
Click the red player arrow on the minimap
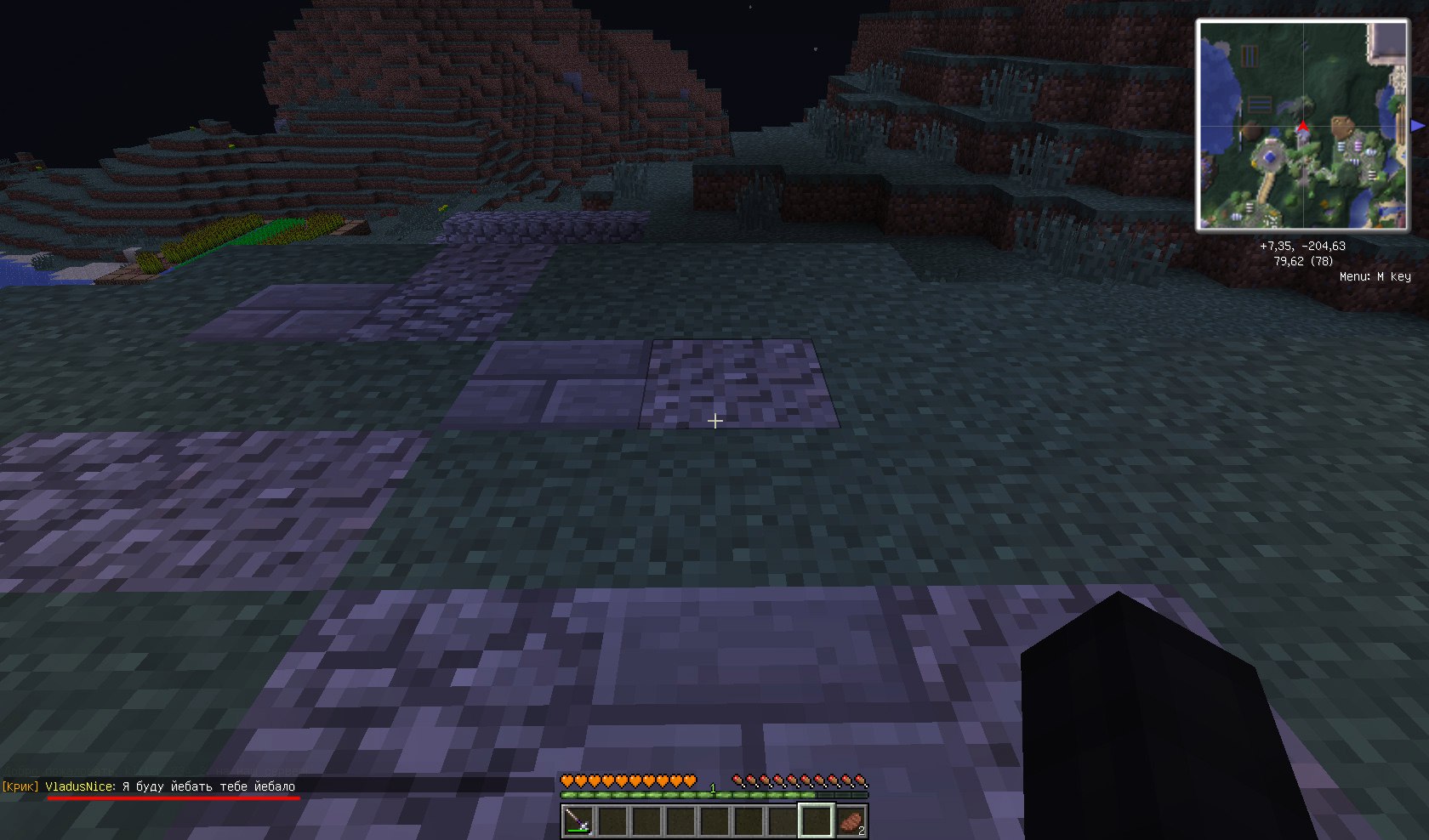[x=1302, y=128]
